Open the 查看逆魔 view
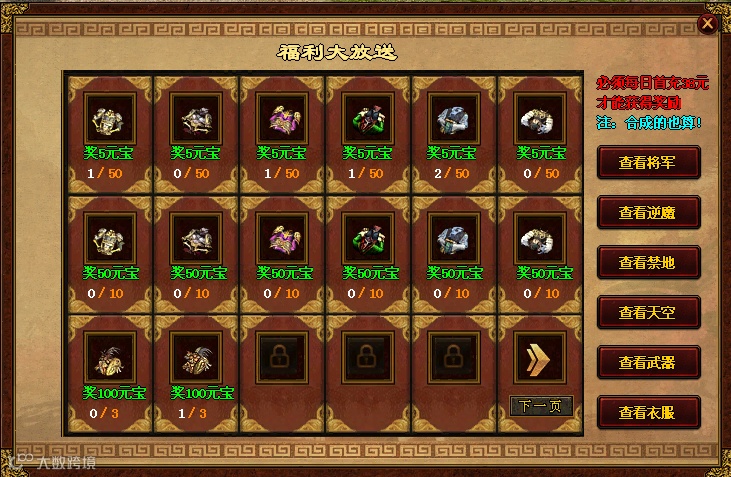 click(x=647, y=212)
